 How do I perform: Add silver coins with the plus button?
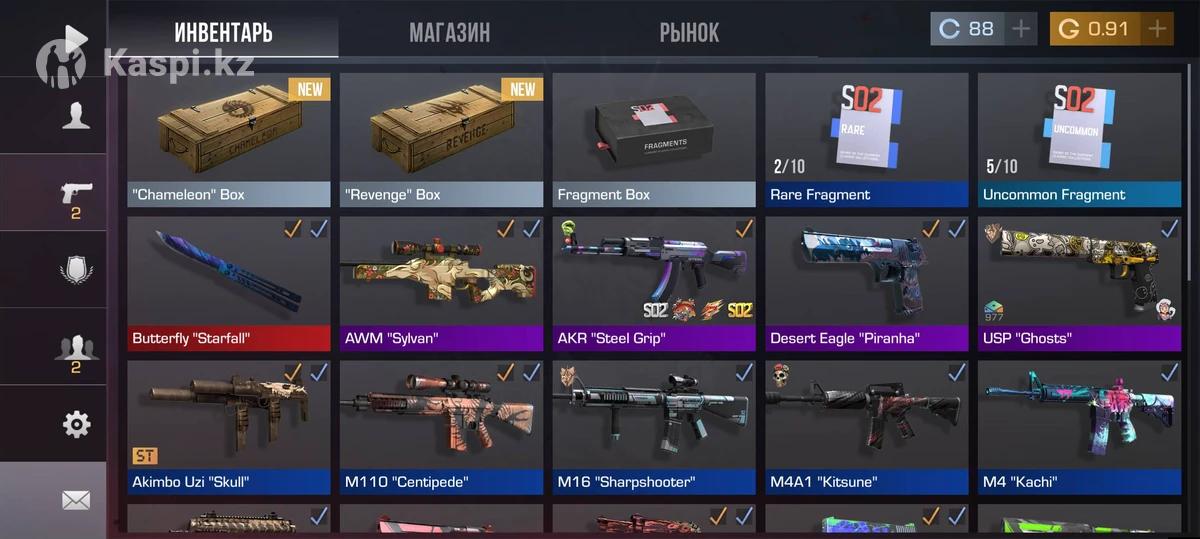(1021, 29)
